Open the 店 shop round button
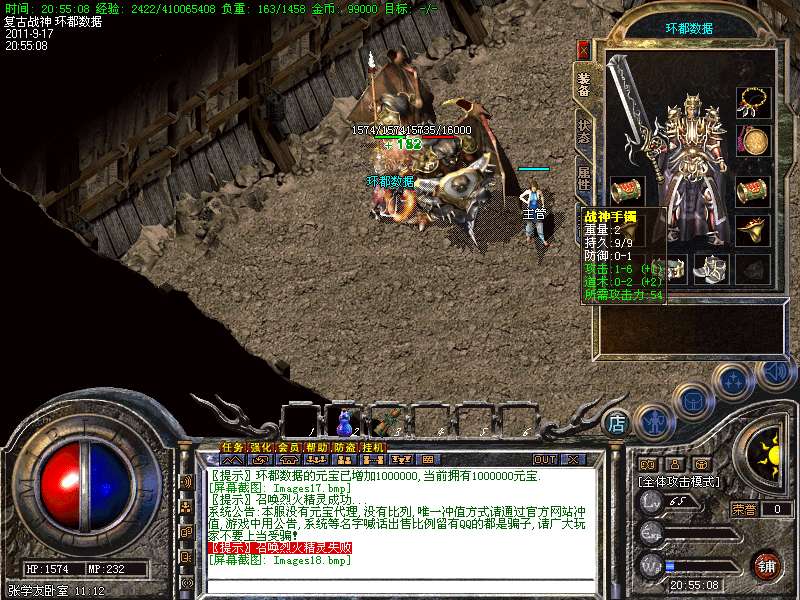800x600 pixels. click(x=619, y=423)
